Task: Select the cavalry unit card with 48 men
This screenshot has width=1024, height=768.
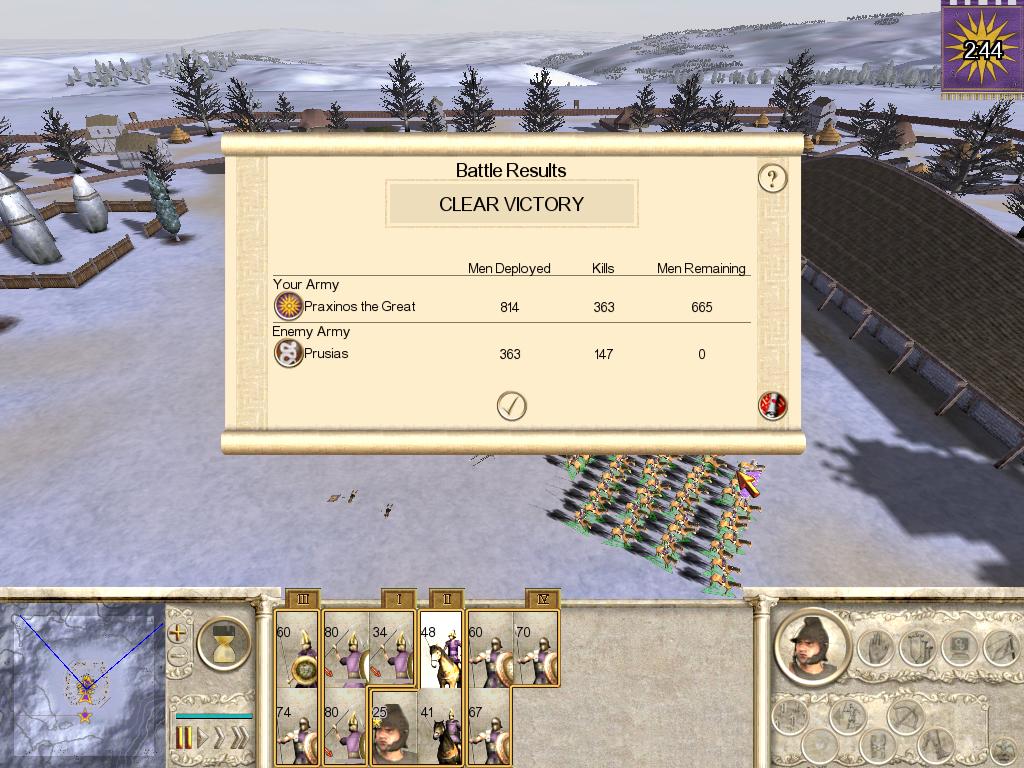Action: 441,650
